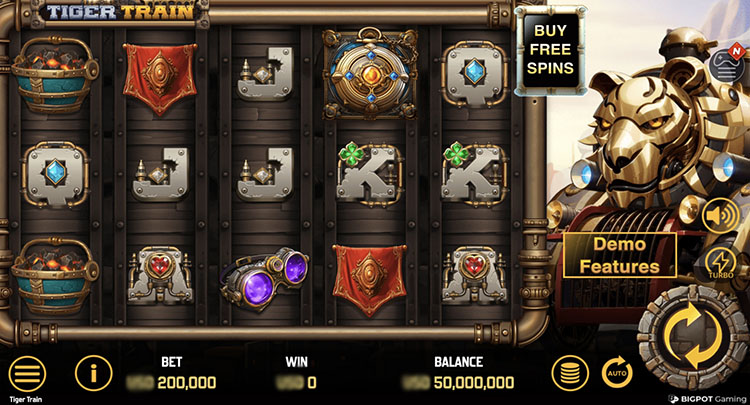Activate the Auto spin option

point(617,374)
